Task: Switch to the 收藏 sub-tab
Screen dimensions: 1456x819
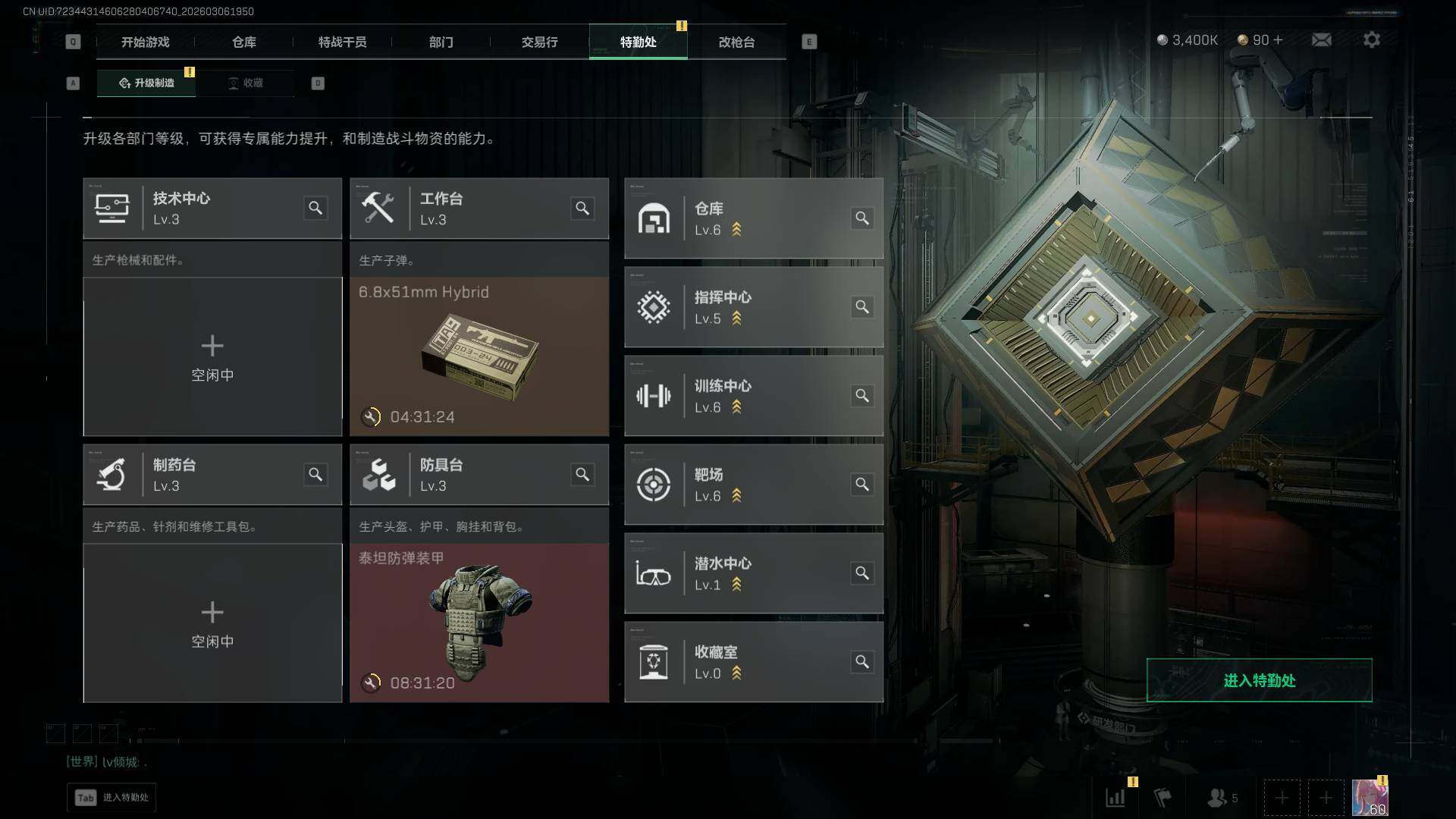Action: [x=246, y=83]
